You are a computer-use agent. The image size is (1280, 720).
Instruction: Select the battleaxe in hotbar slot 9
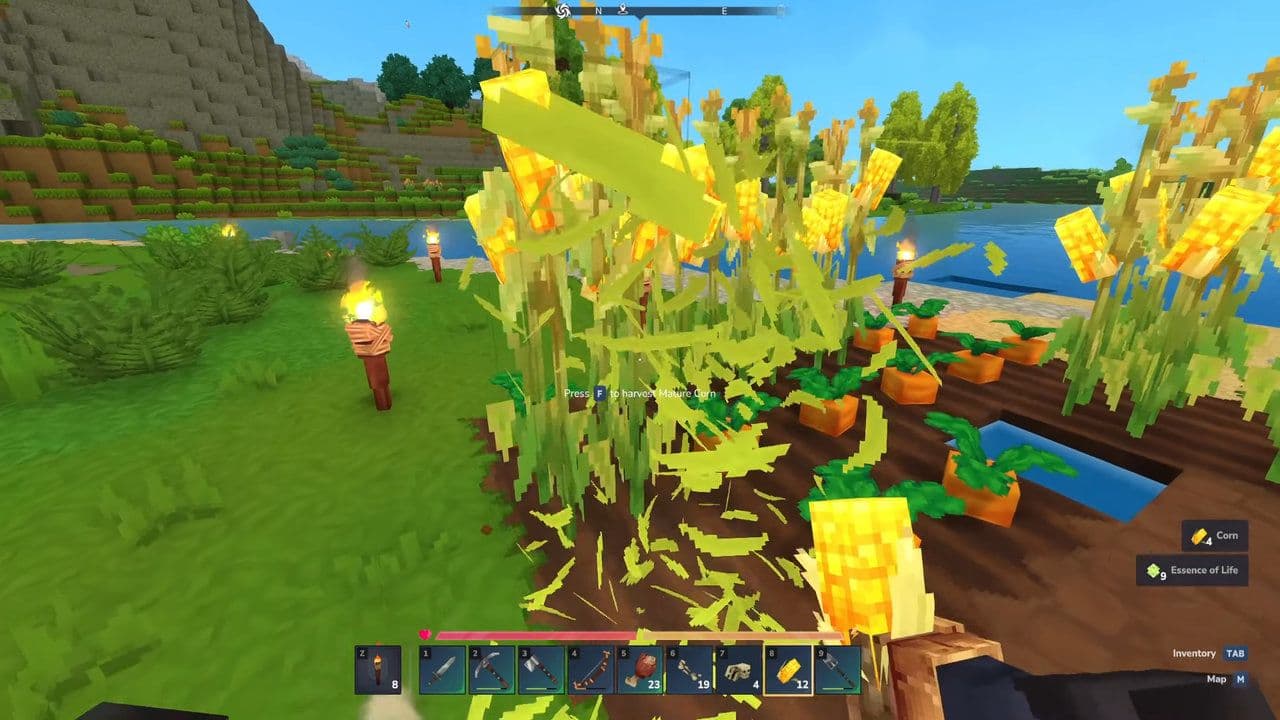pos(838,672)
